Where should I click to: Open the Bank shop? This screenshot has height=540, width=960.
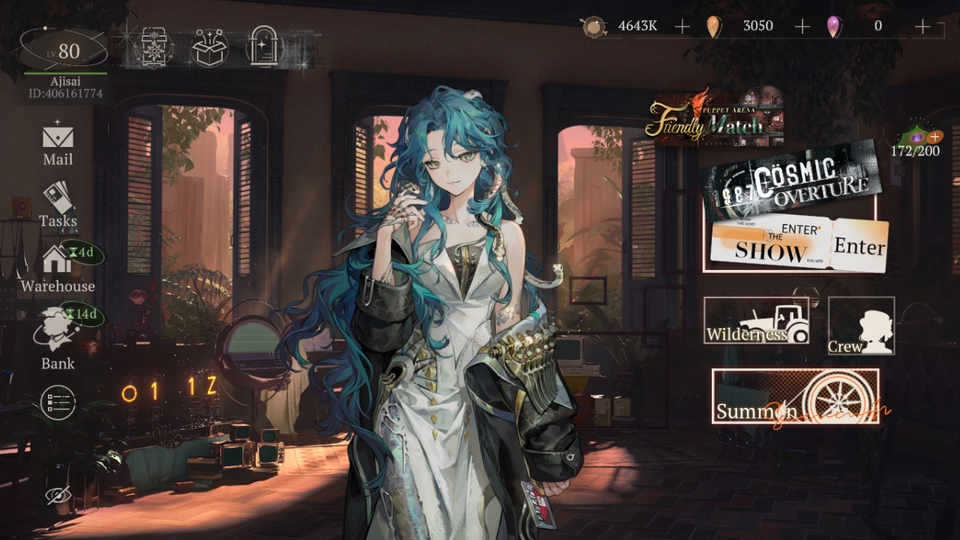[57, 337]
